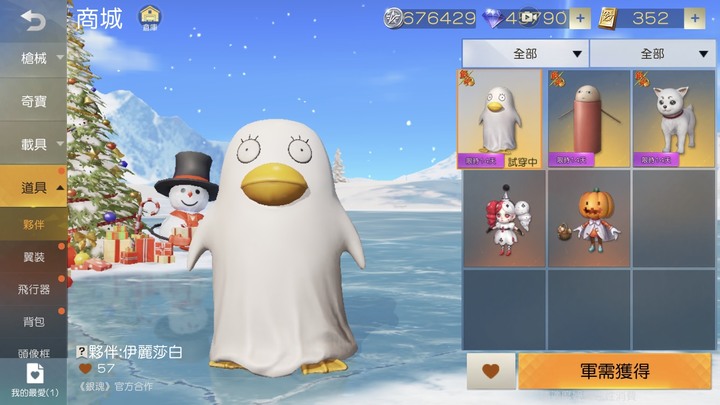Add gold tickets with the plus button
Image resolution: width=720 pixels, height=405 pixels.
coord(694,18)
